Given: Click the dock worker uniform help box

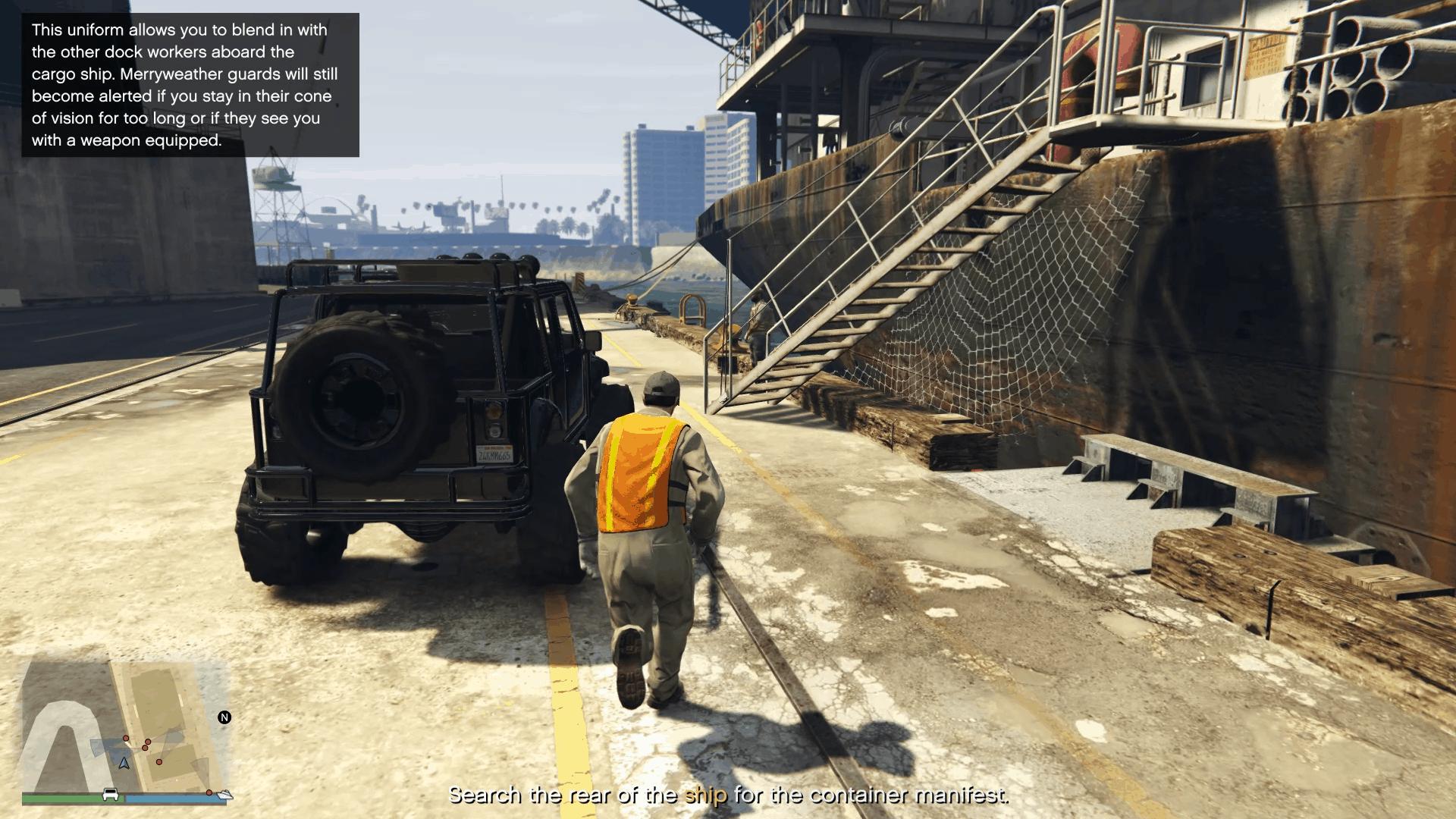Looking at the screenshot, I should pyautogui.click(x=190, y=85).
